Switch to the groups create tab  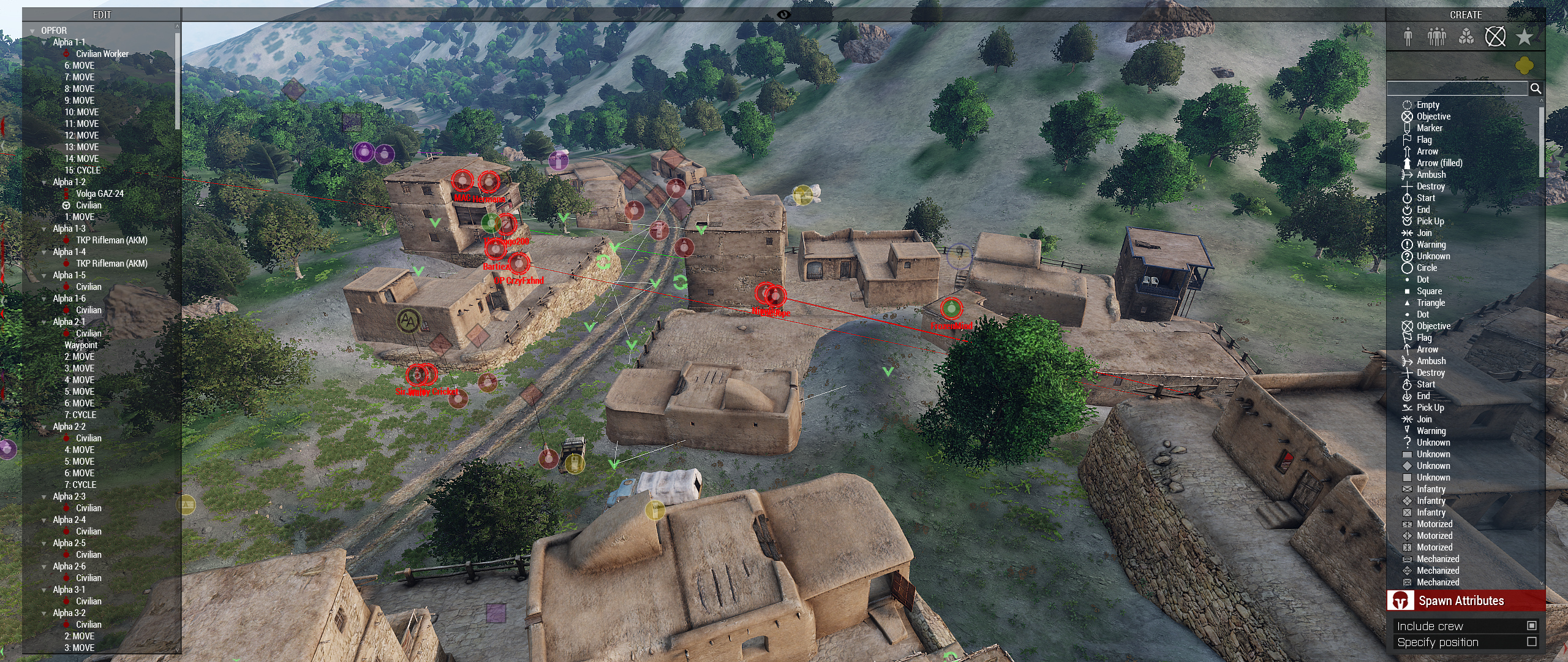(1436, 37)
